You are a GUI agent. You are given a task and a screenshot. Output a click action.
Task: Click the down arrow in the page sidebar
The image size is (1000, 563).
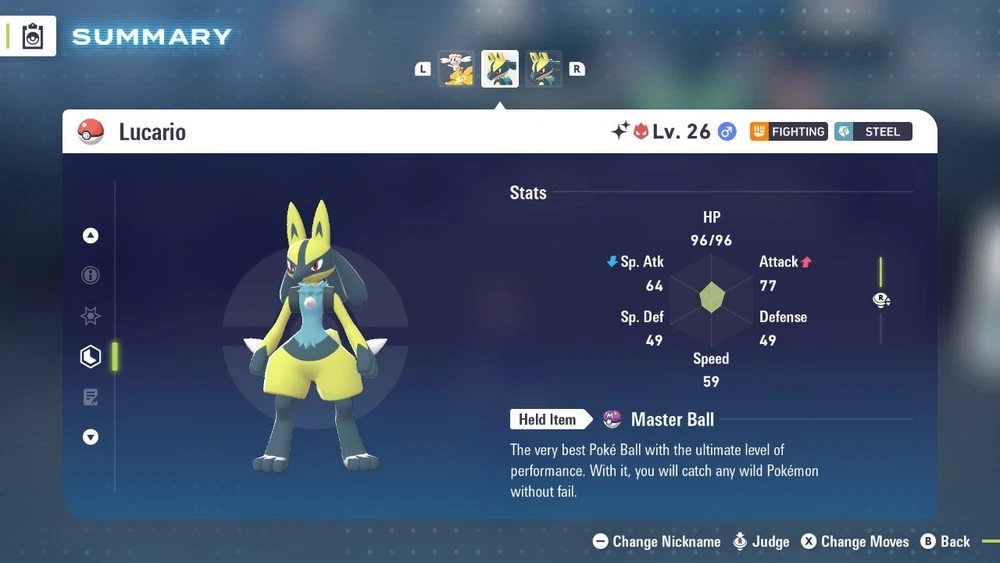click(x=91, y=437)
